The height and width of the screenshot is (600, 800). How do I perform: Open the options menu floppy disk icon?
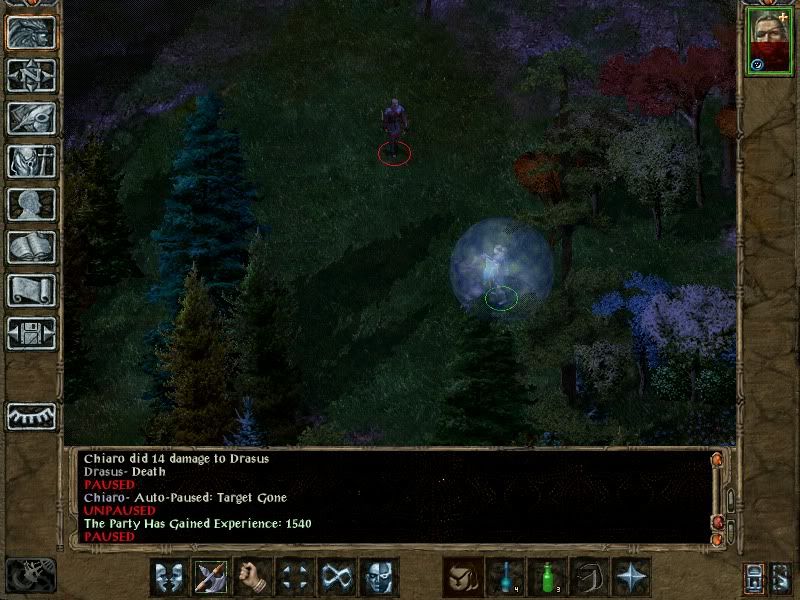(31, 333)
